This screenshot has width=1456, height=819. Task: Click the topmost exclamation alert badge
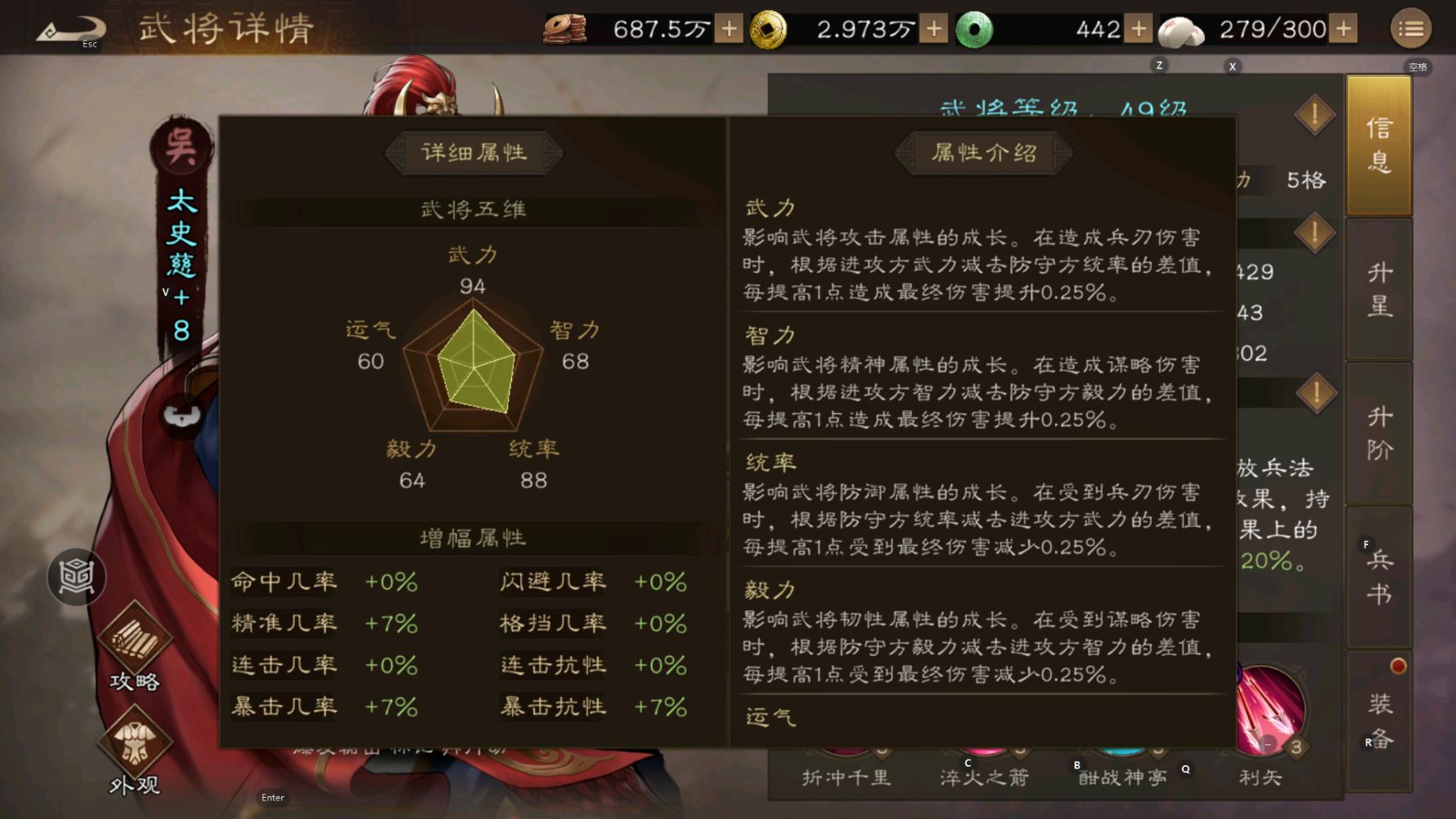(1314, 115)
